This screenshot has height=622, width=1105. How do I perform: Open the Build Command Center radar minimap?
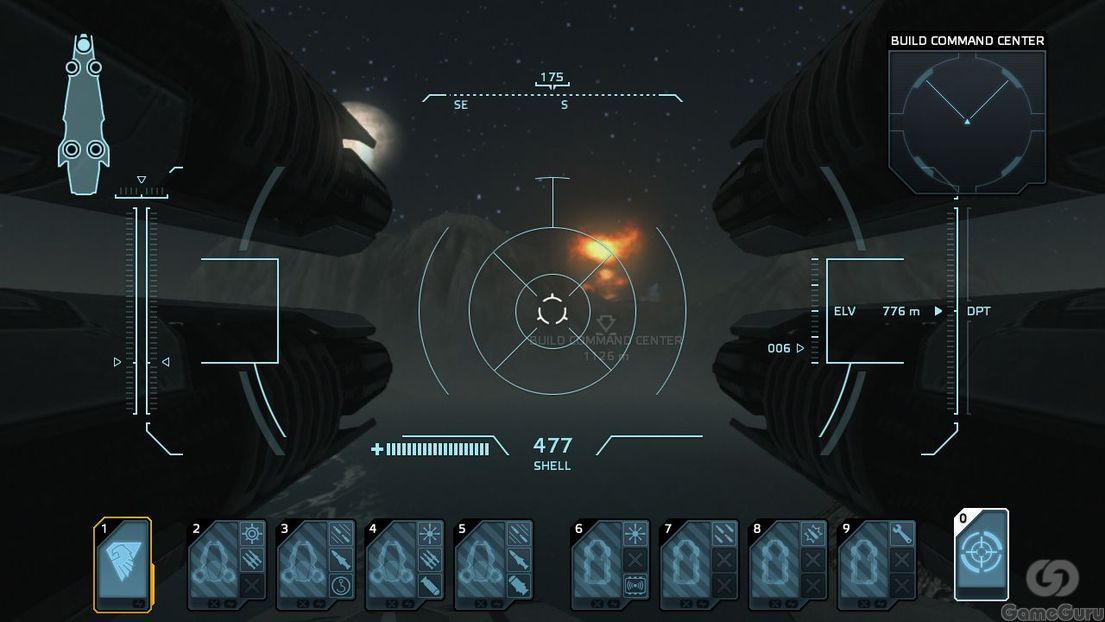point(967,118)
